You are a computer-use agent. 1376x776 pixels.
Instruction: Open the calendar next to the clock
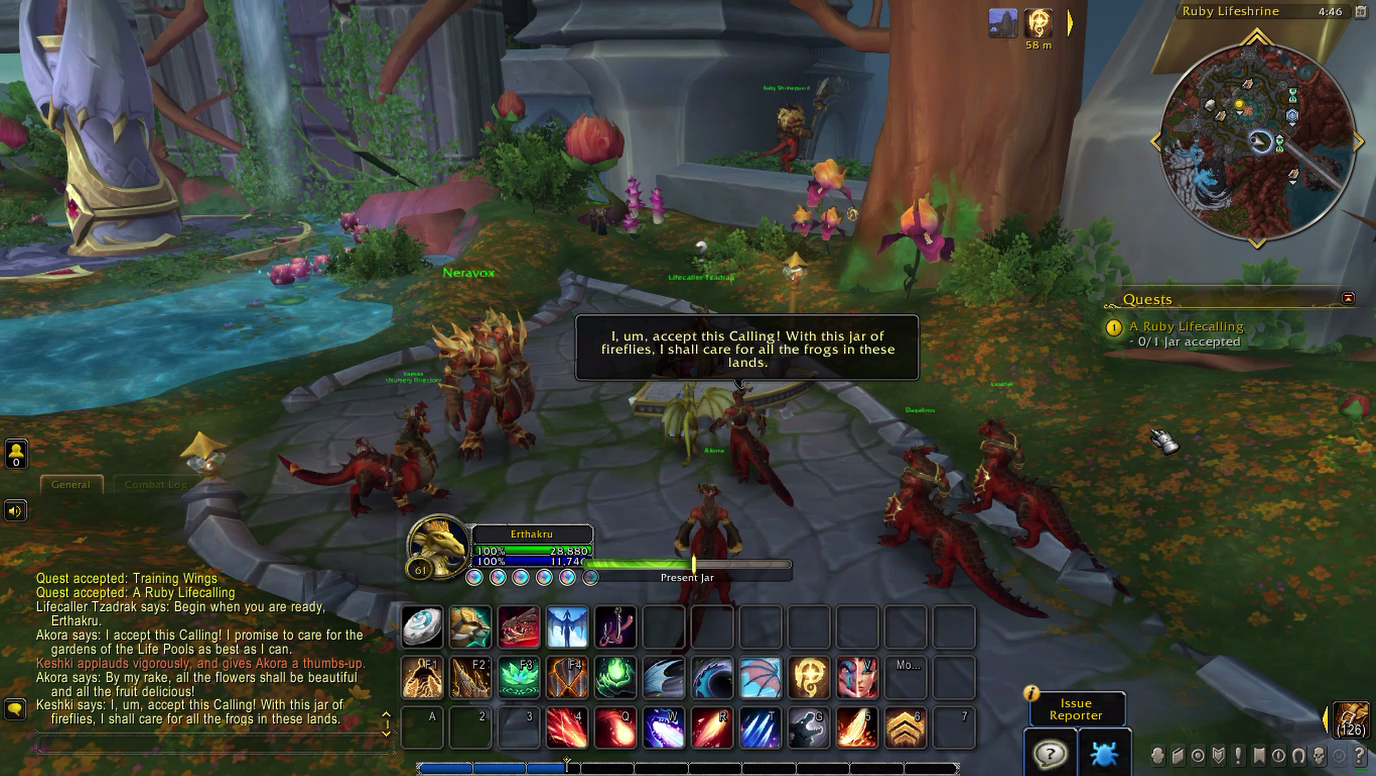[x=1360, y=12]
